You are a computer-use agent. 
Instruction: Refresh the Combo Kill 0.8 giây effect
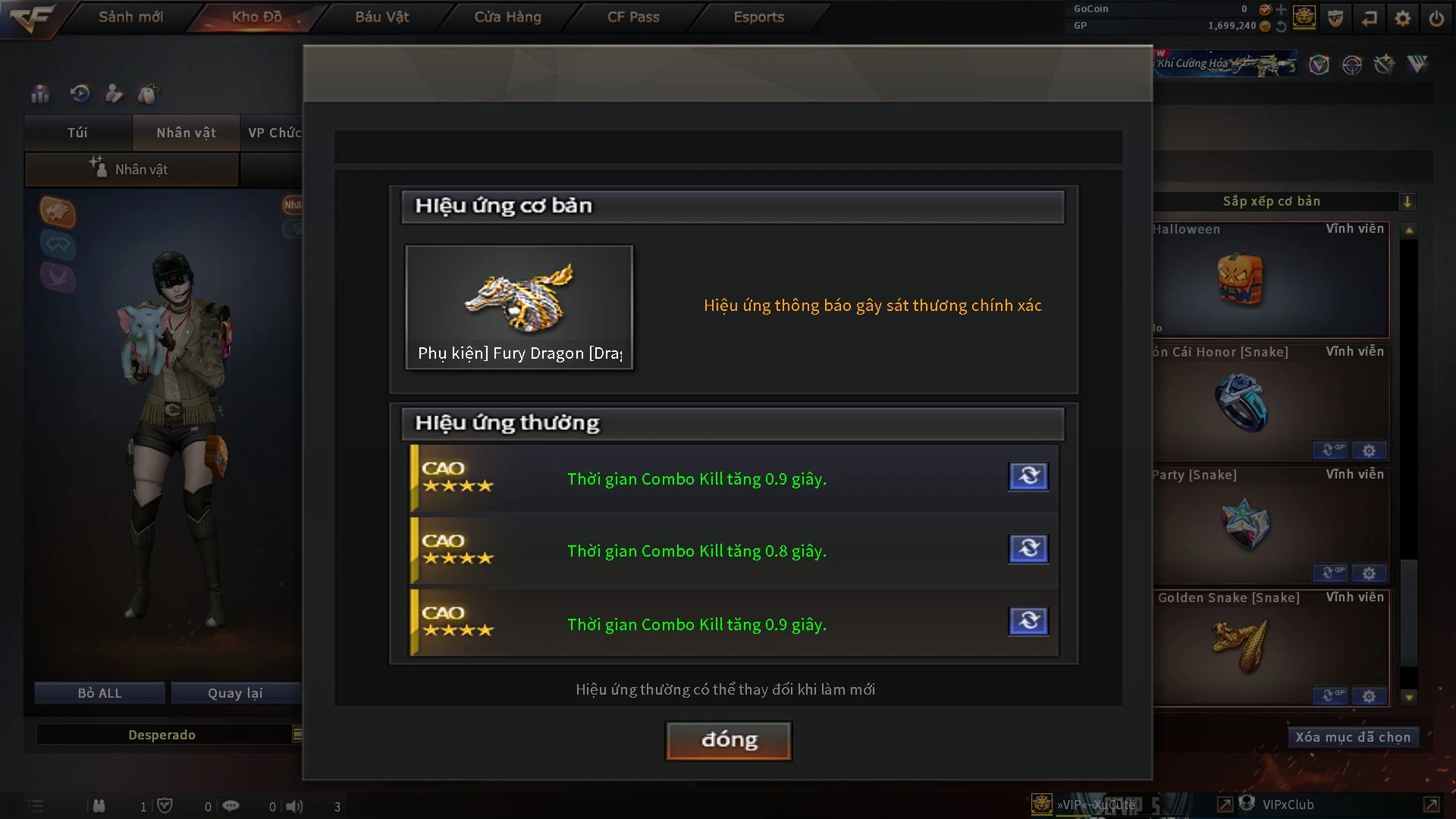(1028, 548)
